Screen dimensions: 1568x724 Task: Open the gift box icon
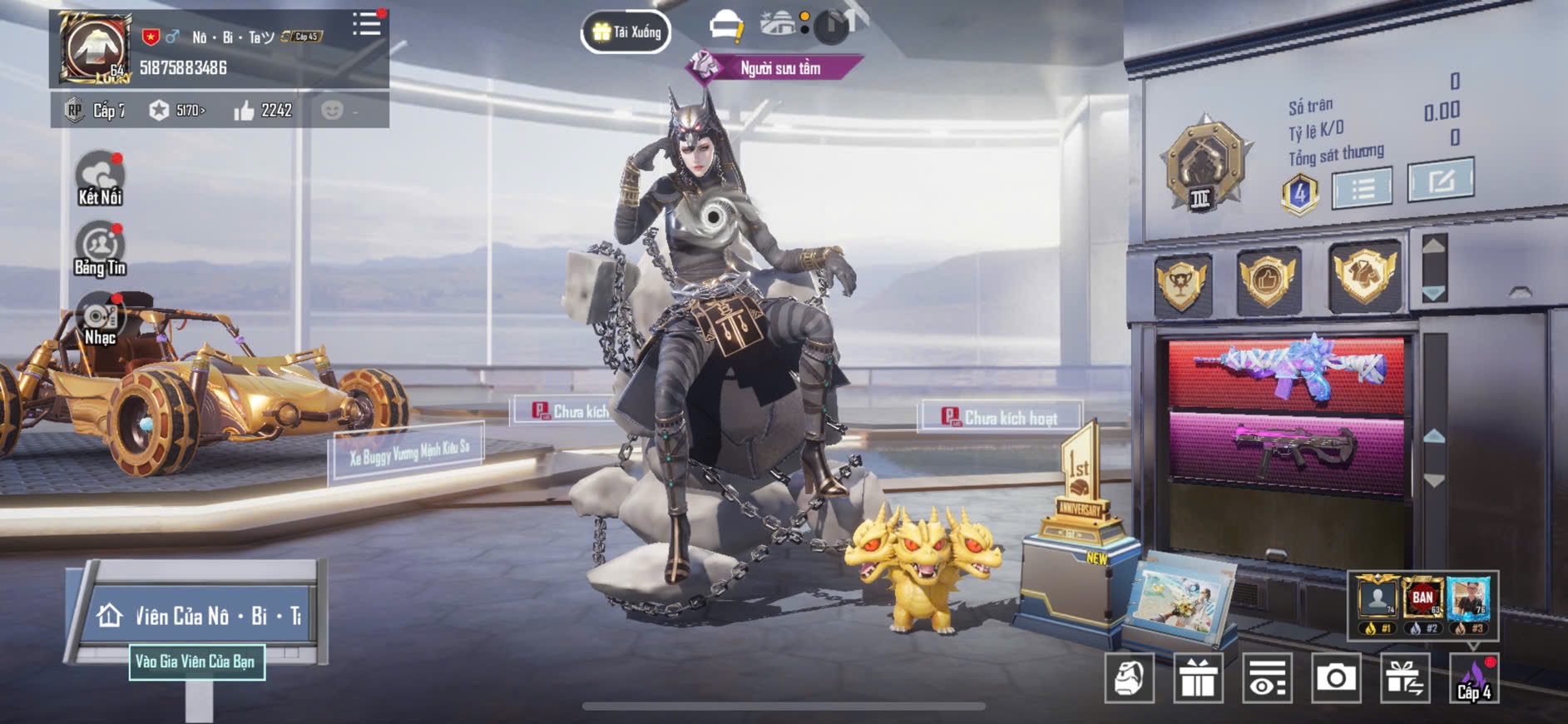(1198, 678)
